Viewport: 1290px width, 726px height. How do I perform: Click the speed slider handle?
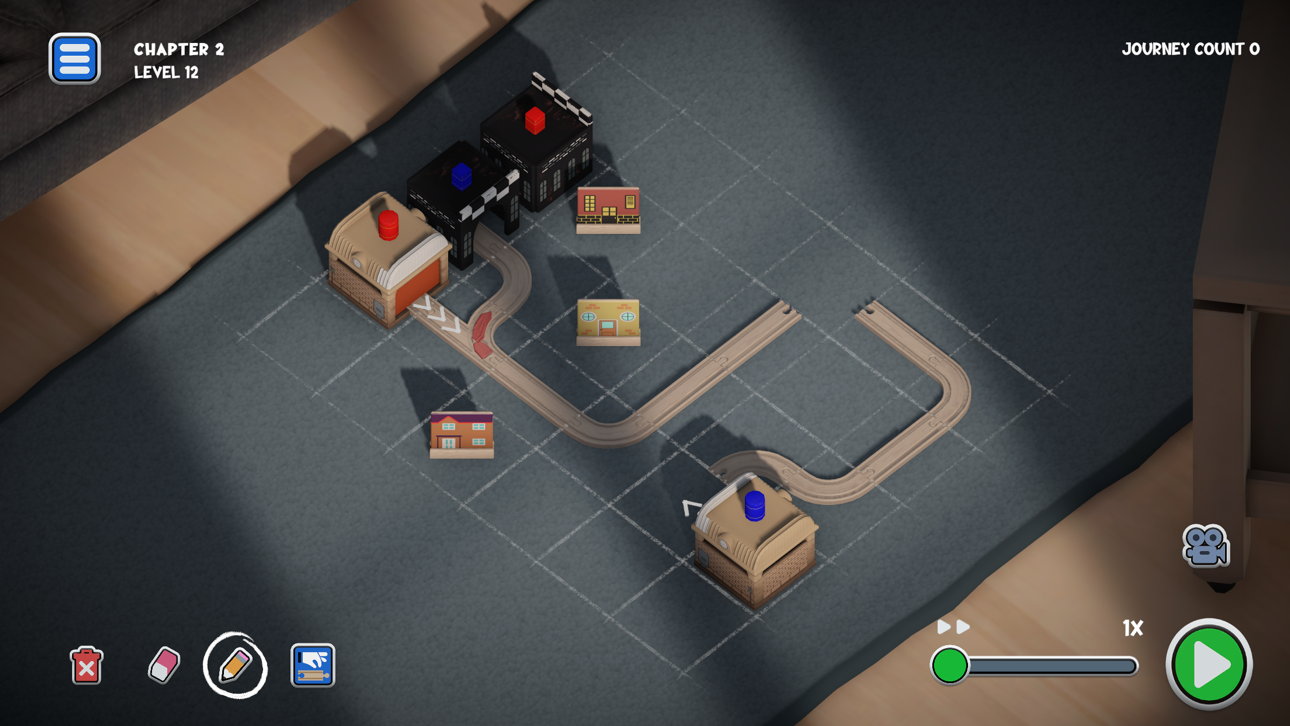pyautogui.click(x=951, y=663)
